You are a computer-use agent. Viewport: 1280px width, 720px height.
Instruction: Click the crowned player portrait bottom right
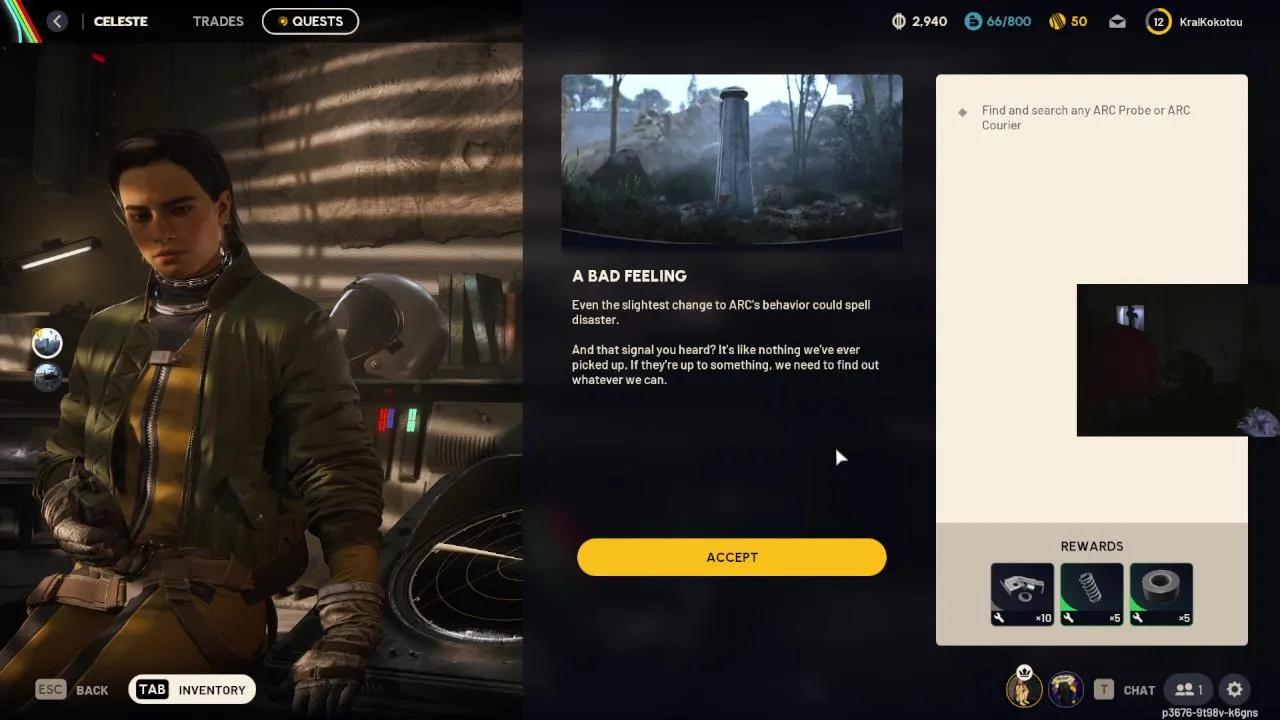click(1024, 689)
